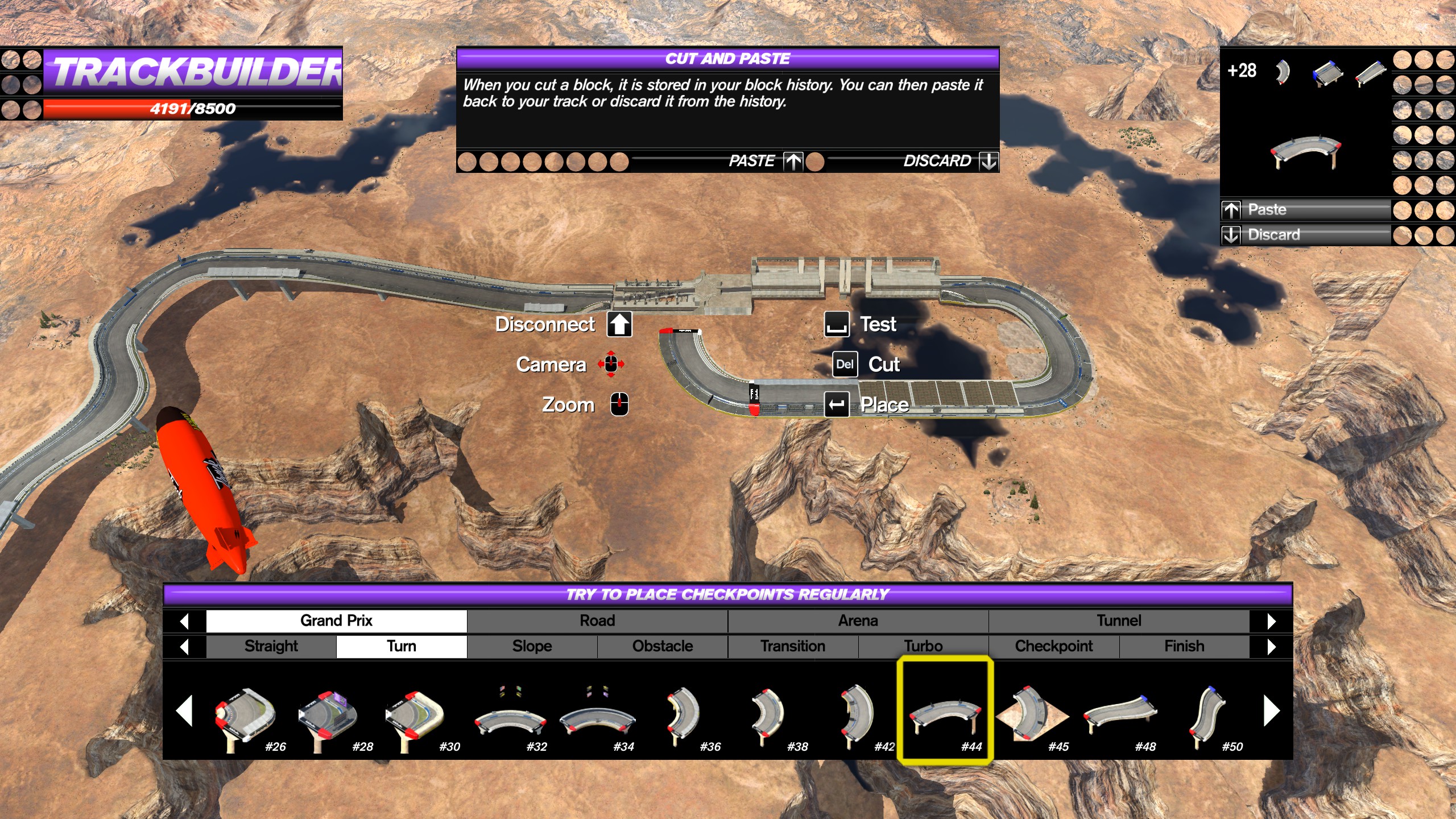Select the Arena category tab
Image resolution: width=1456 pixels, height=819 pixels.
click(x=858, y=621)
